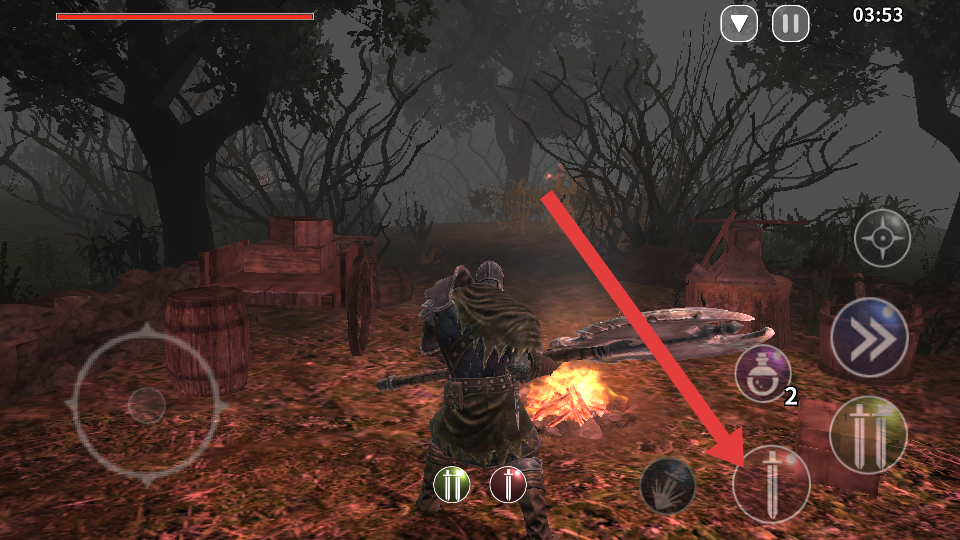
Task: Select the green dual-sword weapon icon
Action: (x=452, y=485)
